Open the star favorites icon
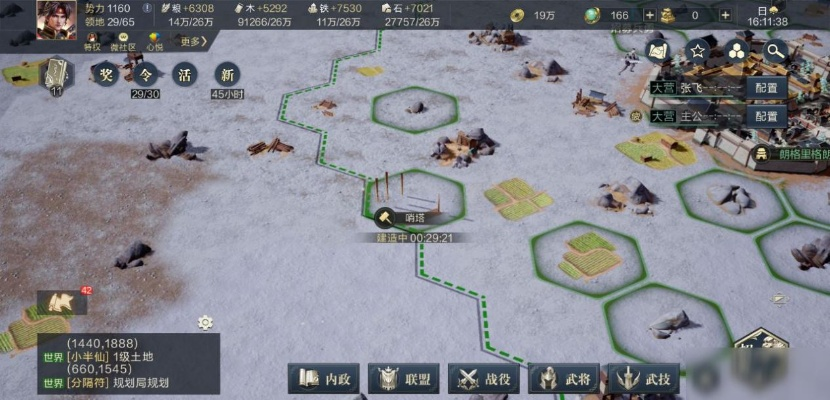The height and width of the screenshot is (400, 830). click(698, 51)
